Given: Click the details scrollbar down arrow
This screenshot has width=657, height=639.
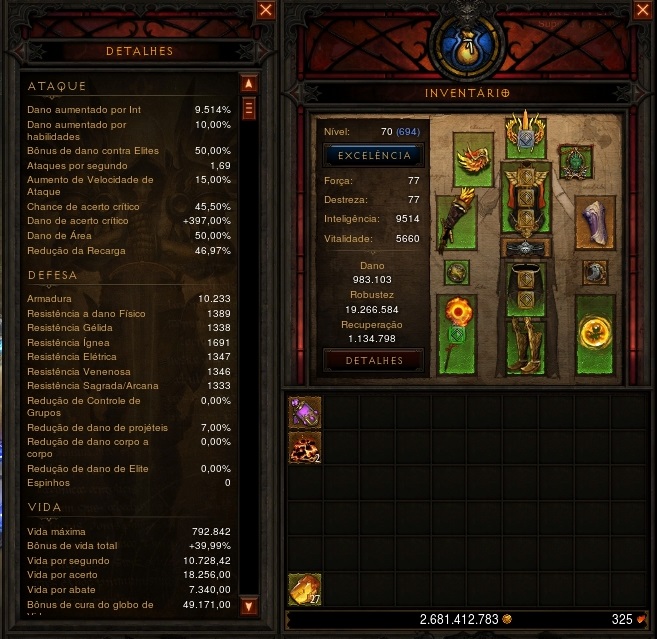Looking at the screenshot, I should (249, 606).
